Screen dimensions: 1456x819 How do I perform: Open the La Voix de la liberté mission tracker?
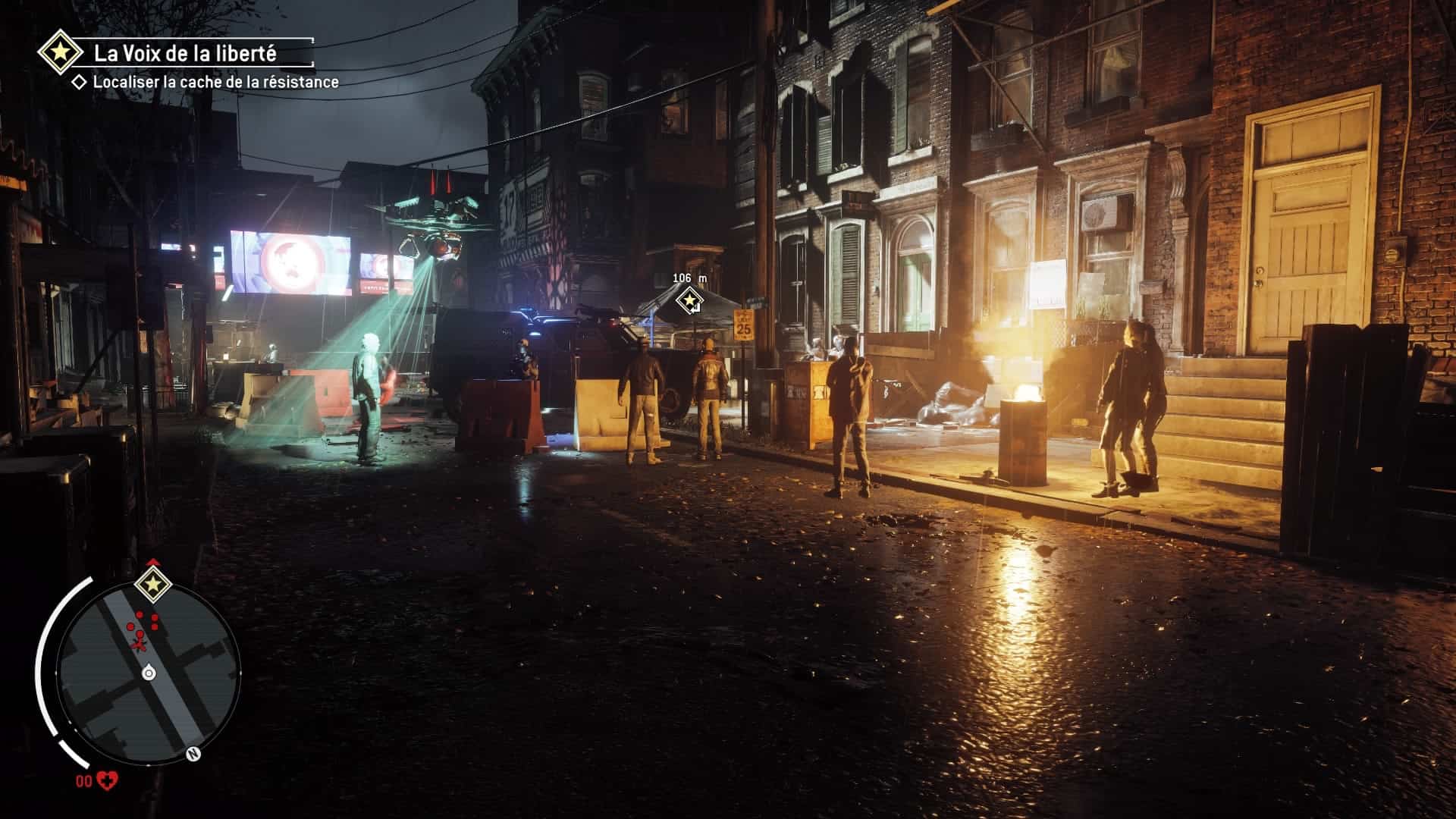pyautogui.click(x=184, y=53)
